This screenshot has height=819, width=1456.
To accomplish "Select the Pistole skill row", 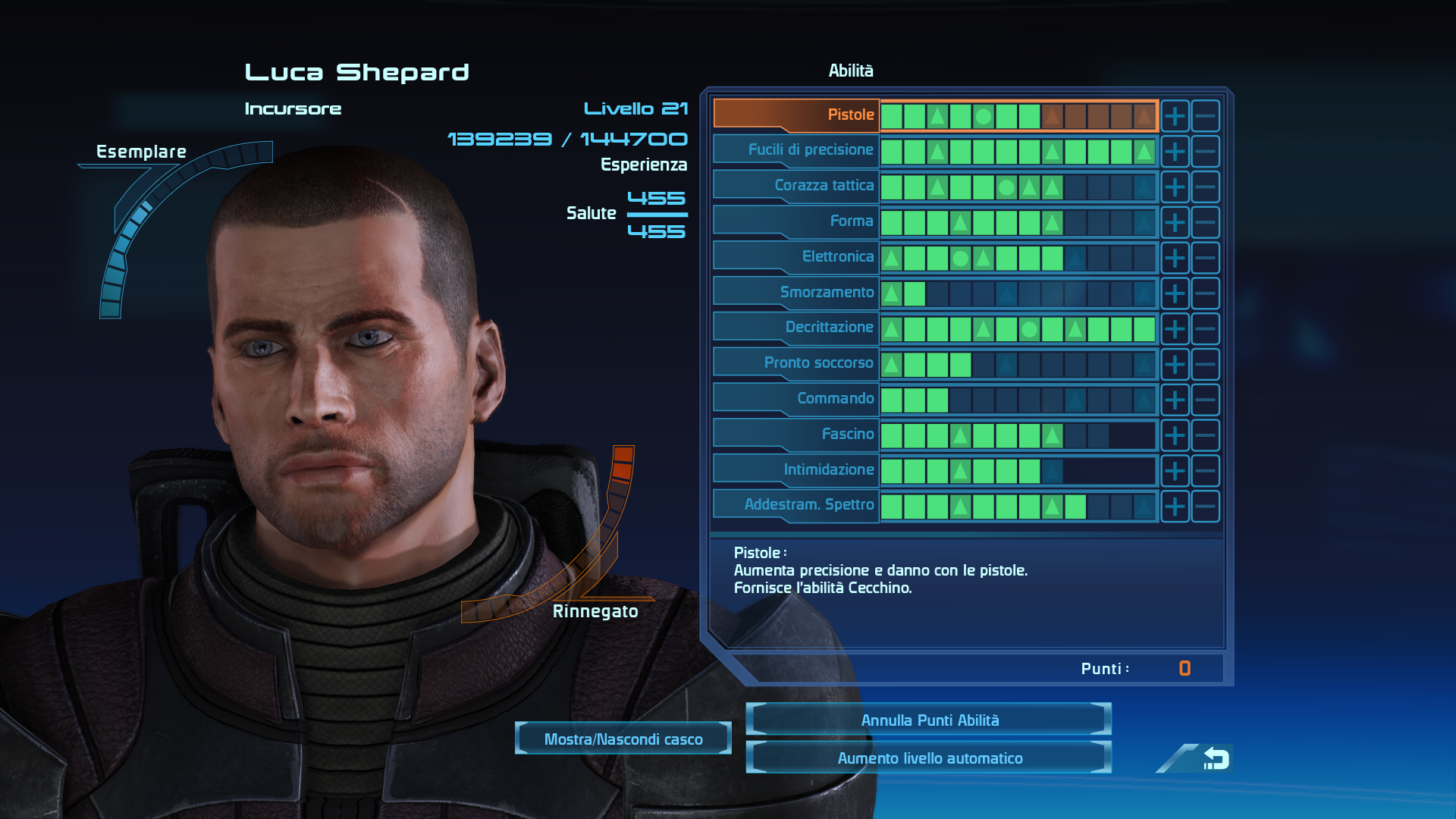I will 796,115.
